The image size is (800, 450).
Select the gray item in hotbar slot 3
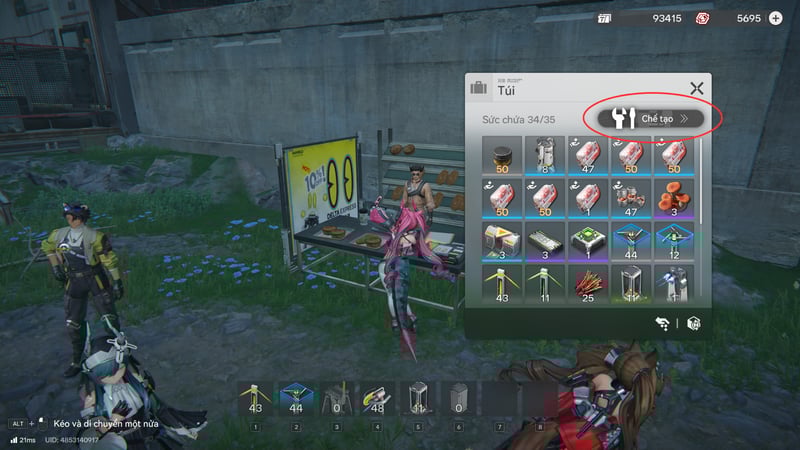pyautogui.click(x=335, y=400)
